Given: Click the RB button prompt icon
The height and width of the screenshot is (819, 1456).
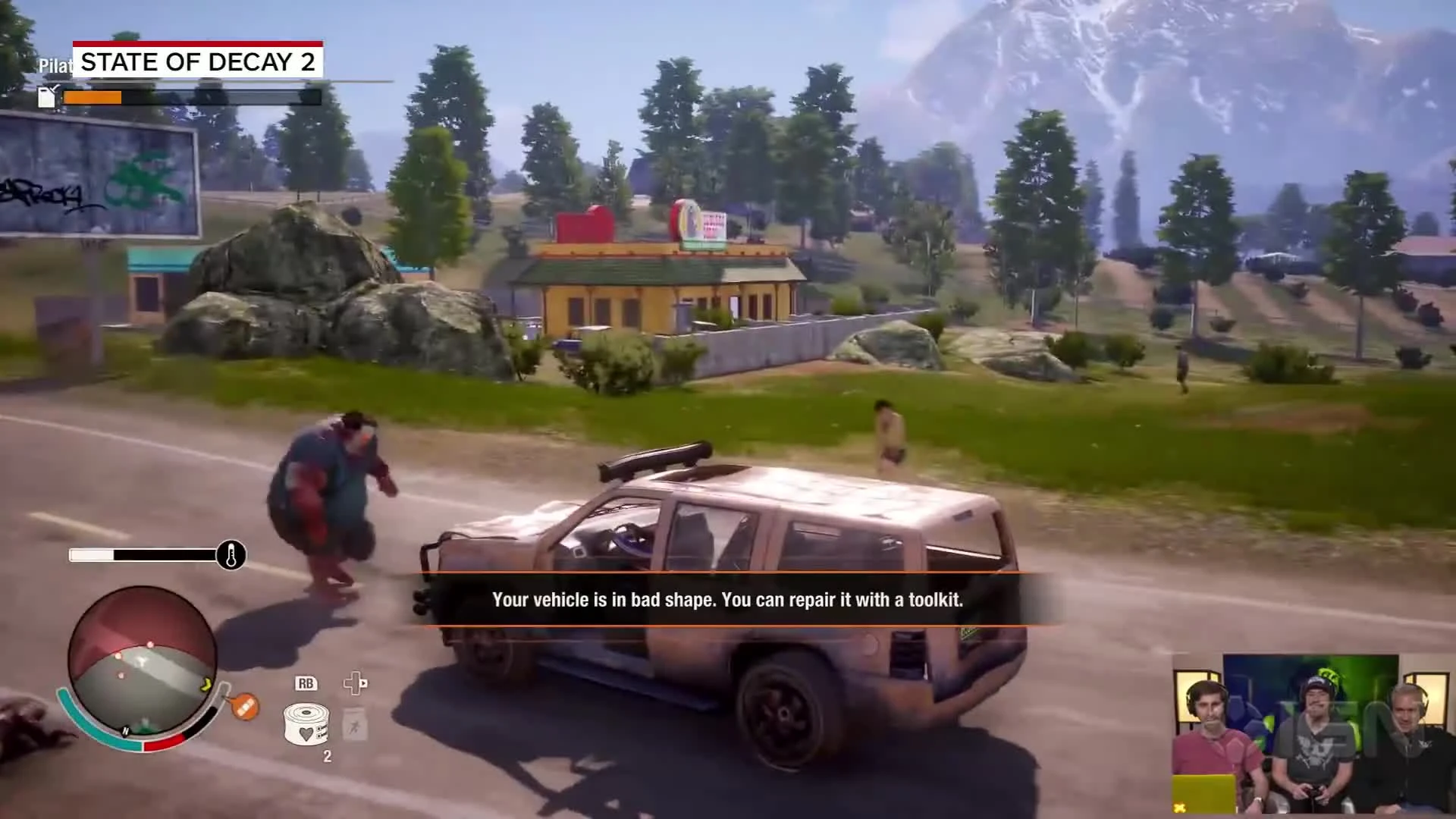Looking at the screenshot, I should tap(306, 683).
